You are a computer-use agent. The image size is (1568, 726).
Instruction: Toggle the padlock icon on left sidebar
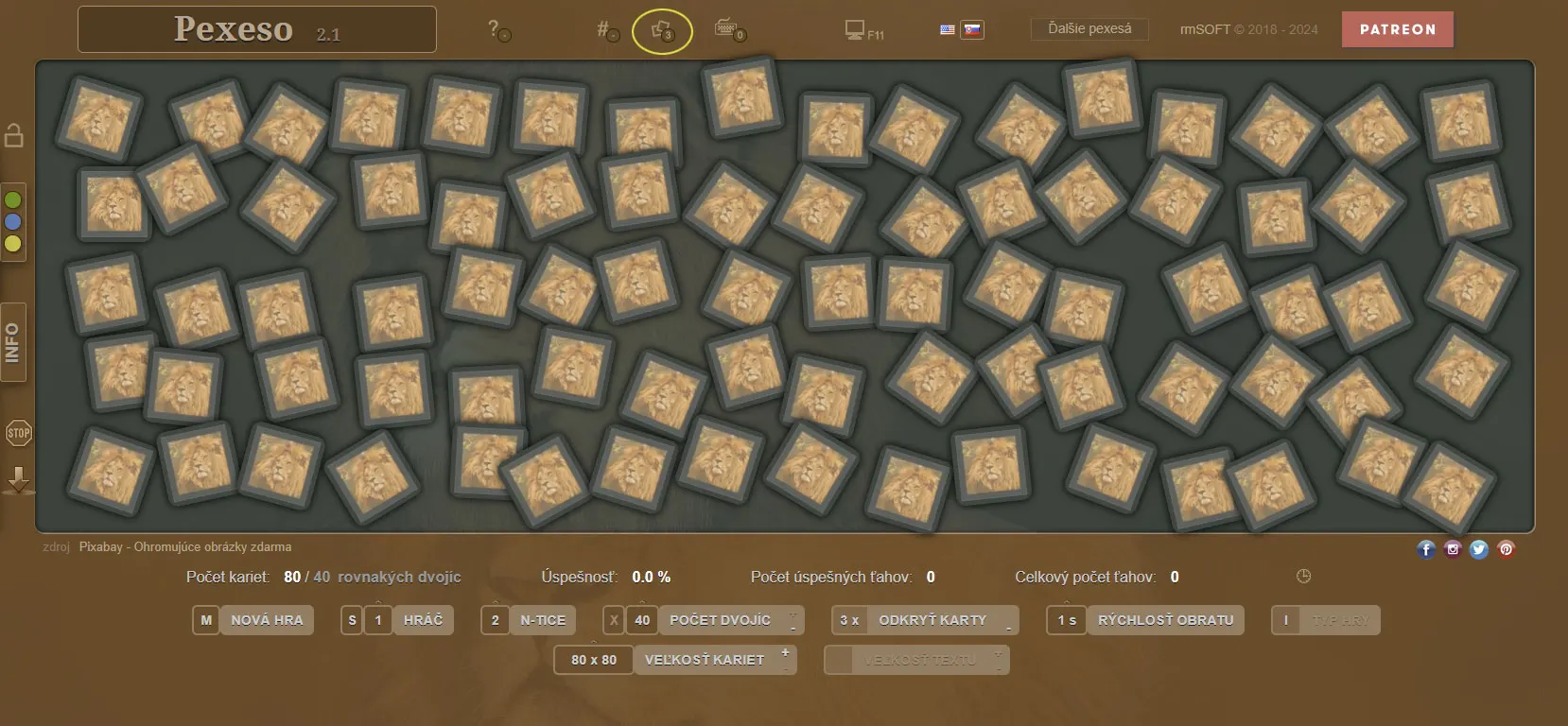tap(14, 135)
